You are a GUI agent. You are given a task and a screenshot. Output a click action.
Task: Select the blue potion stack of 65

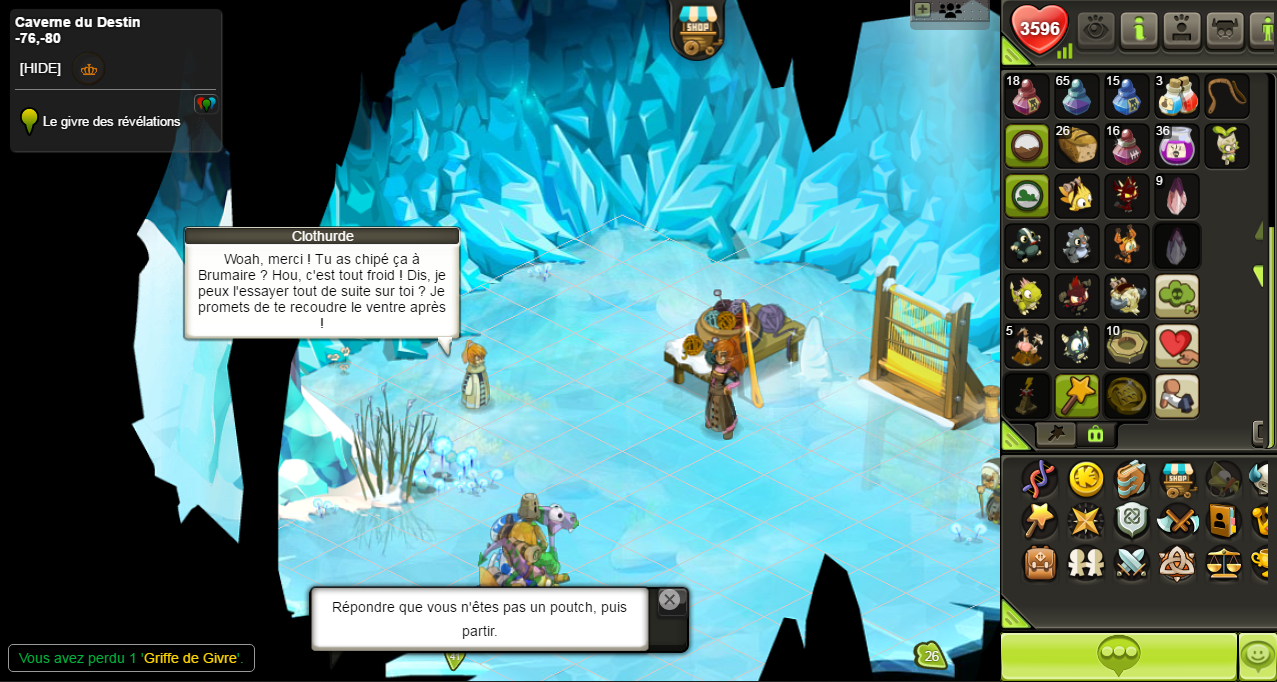click(x=1077, y=96)
